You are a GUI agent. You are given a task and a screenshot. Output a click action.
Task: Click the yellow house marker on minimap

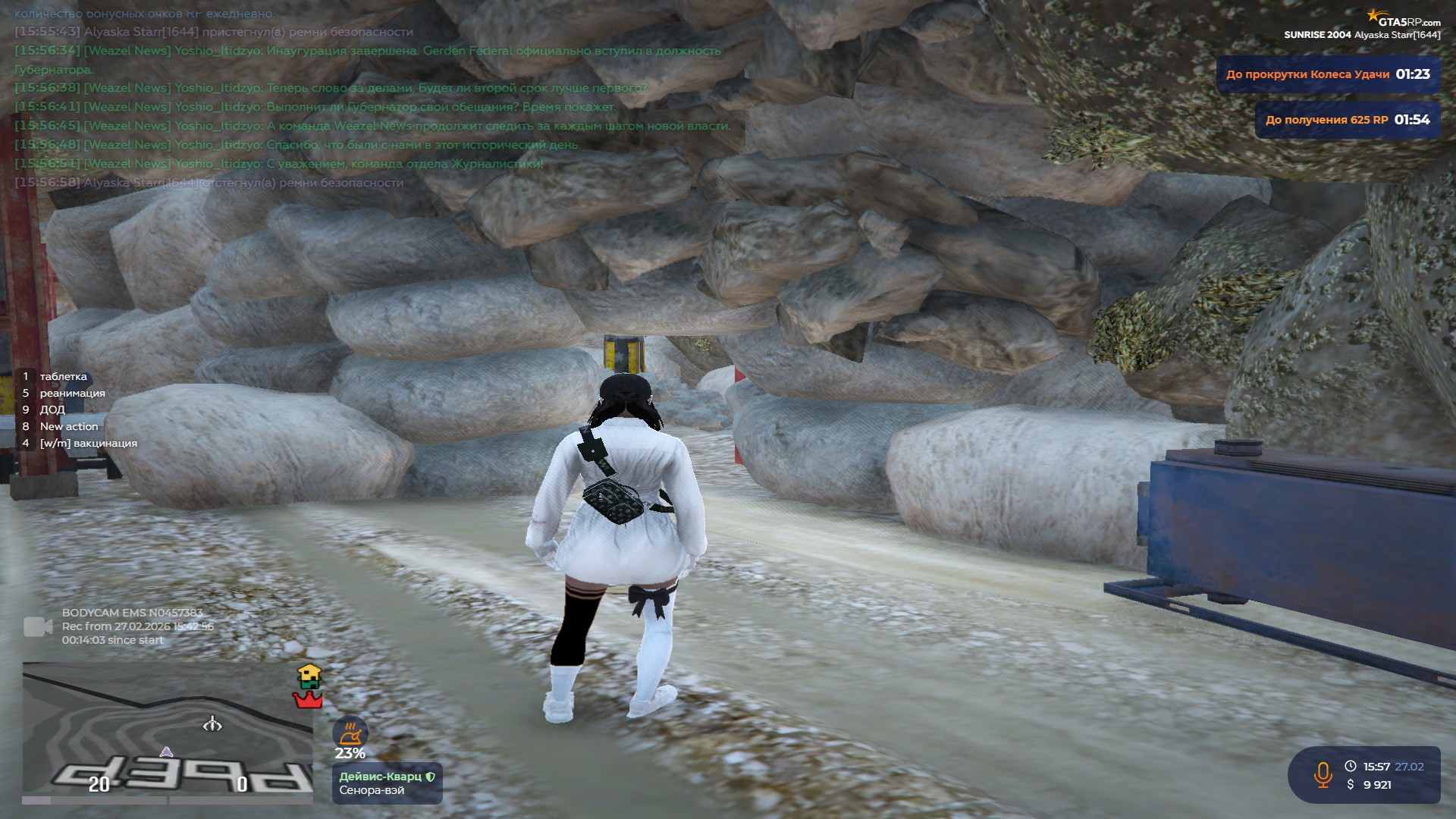[x=309, y=675]
